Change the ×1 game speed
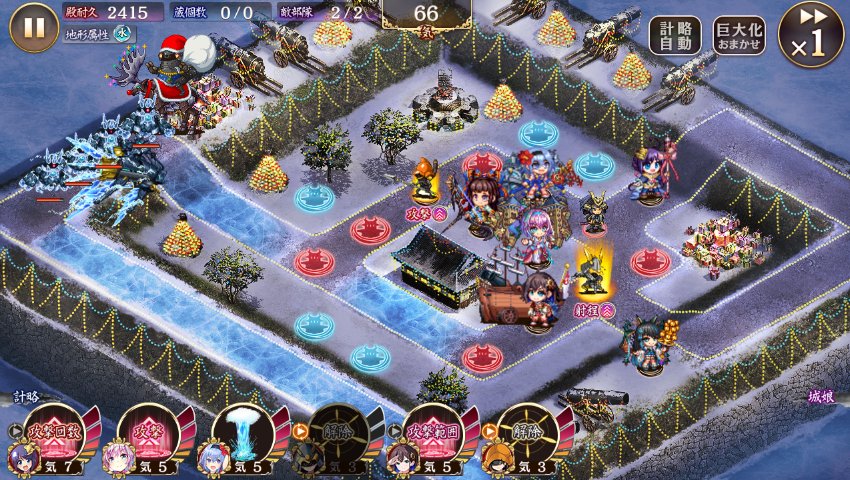The height and width of the screenshot is (480, 850). click(811, 33)
